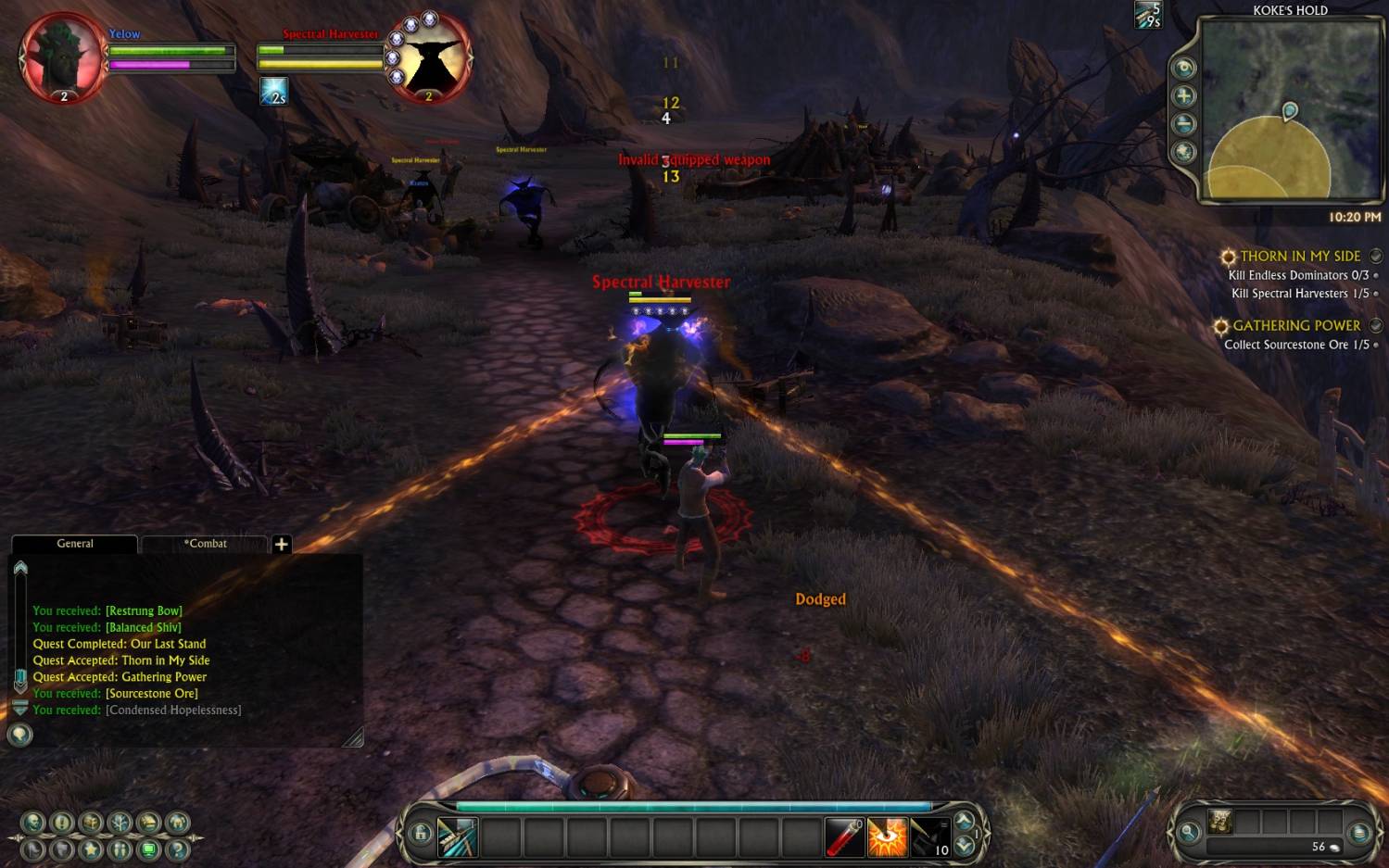Select the General chat tab
This screenshot has width=1389, height=868.
tap(75, 544)
